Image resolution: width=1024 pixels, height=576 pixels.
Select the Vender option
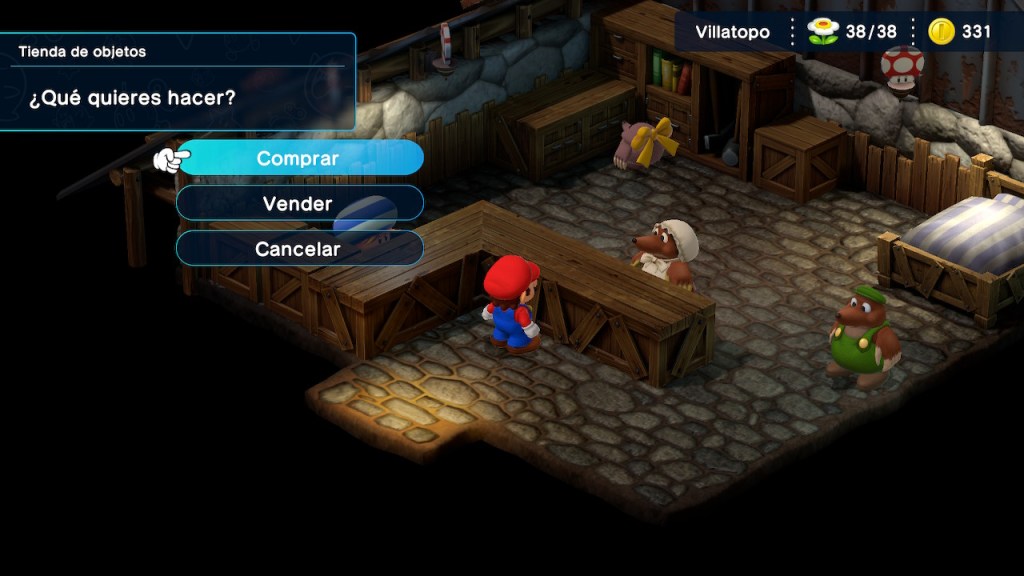click(298, 203)
